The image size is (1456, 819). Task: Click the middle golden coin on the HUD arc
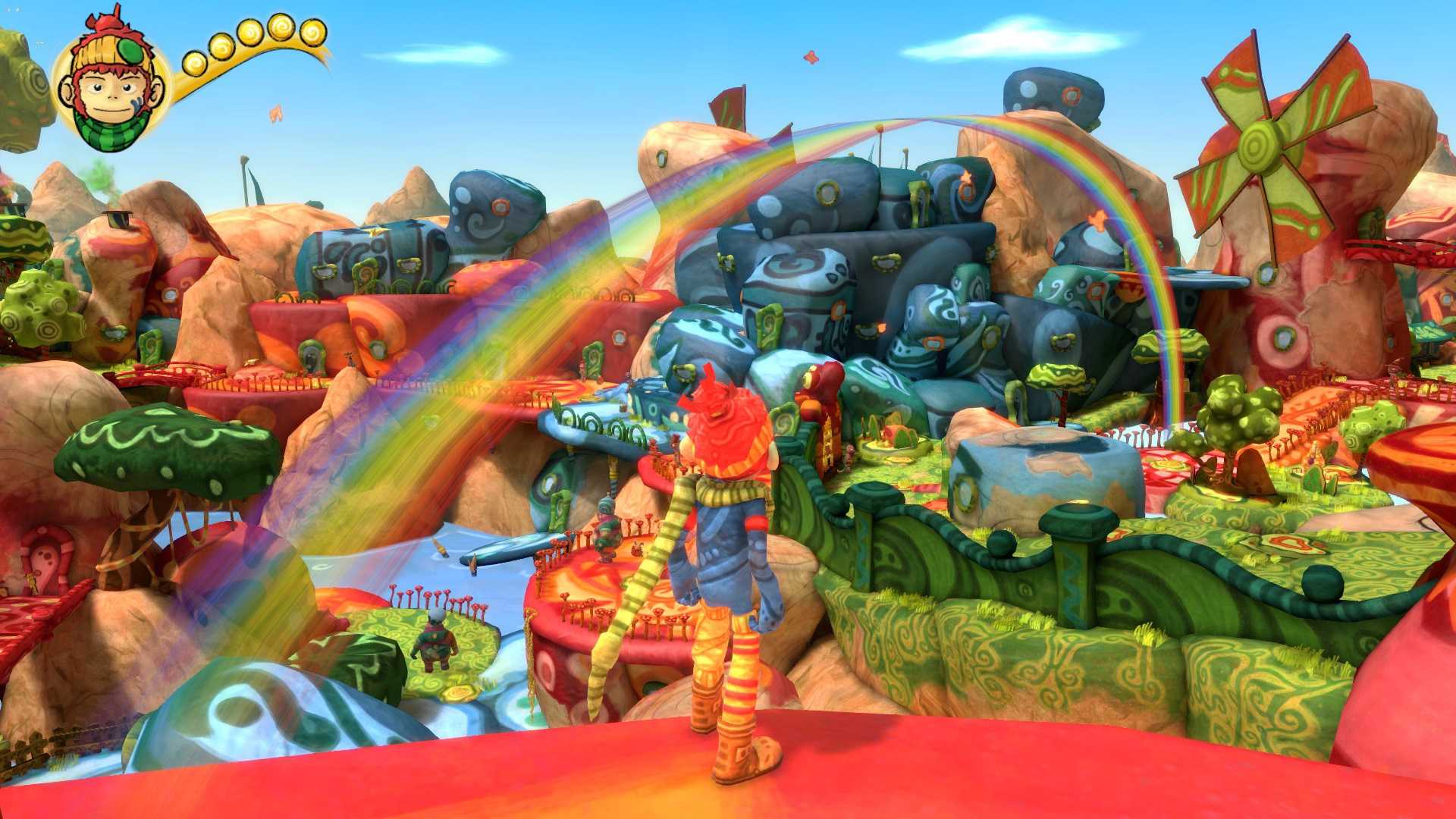250,31
